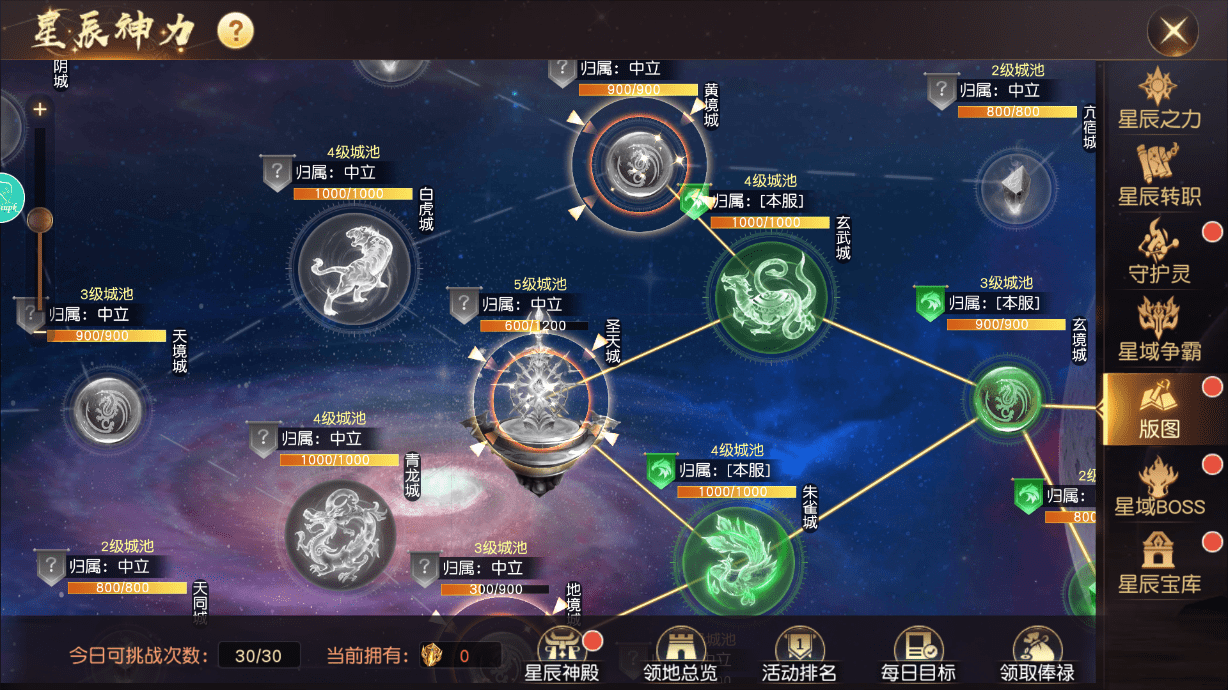Select the 版图 tab
This screenshot has height=690, width=1228.
coord(1160,409)
